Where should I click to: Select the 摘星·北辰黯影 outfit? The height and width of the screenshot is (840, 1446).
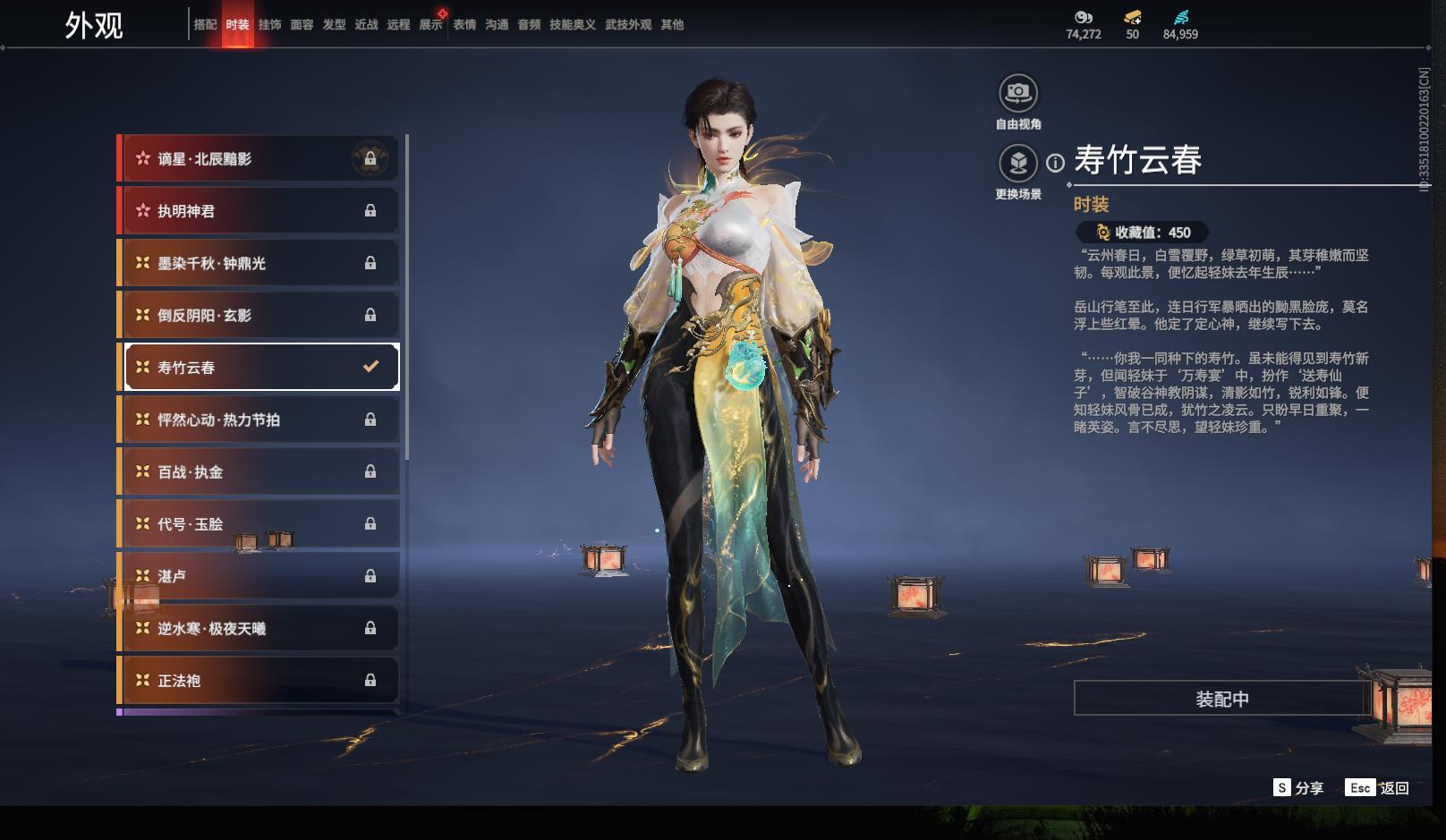[259, 159]
